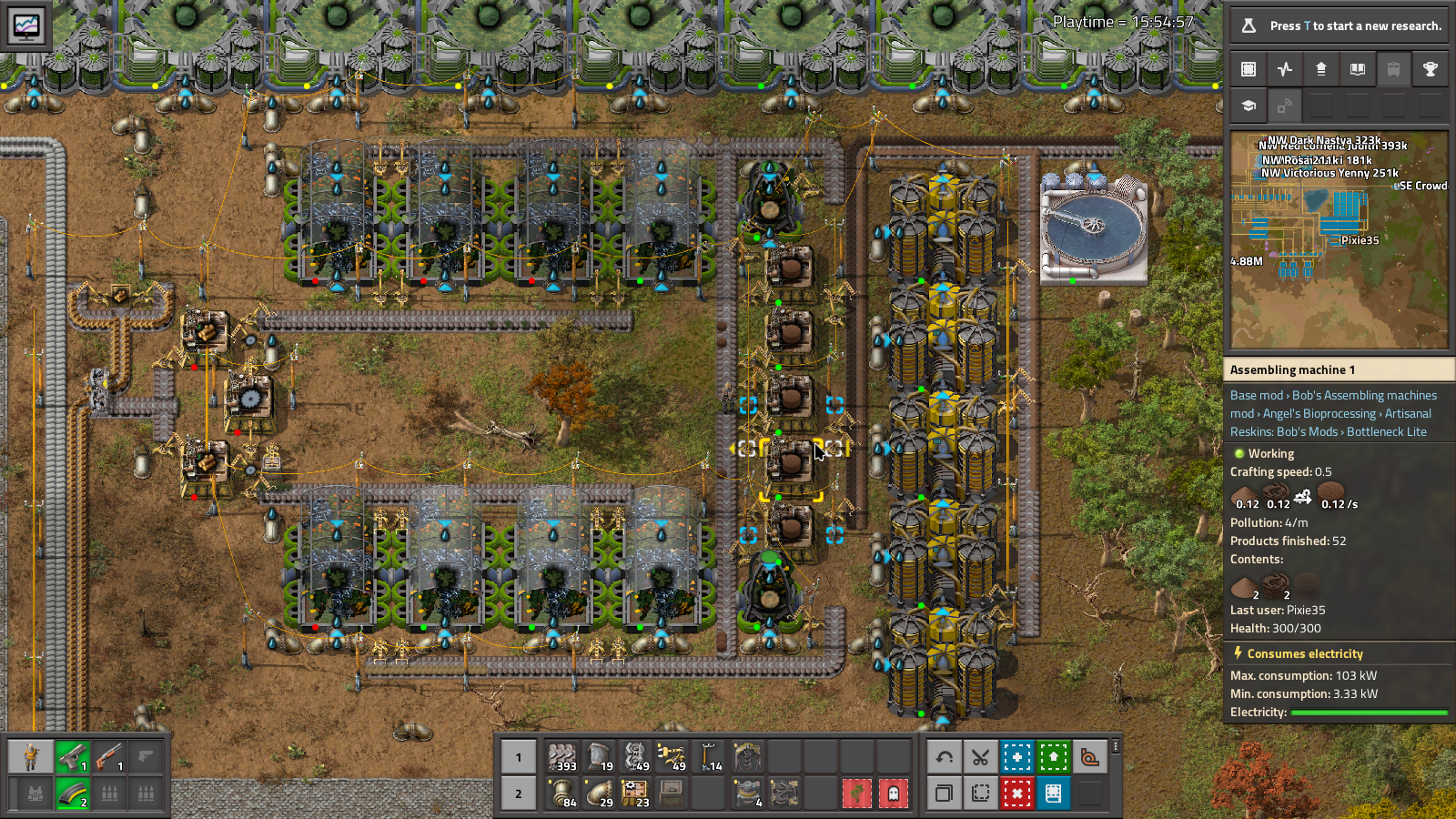Switch to quickbar row 2
1456x819 pixels.
click(x=519, y=794)
